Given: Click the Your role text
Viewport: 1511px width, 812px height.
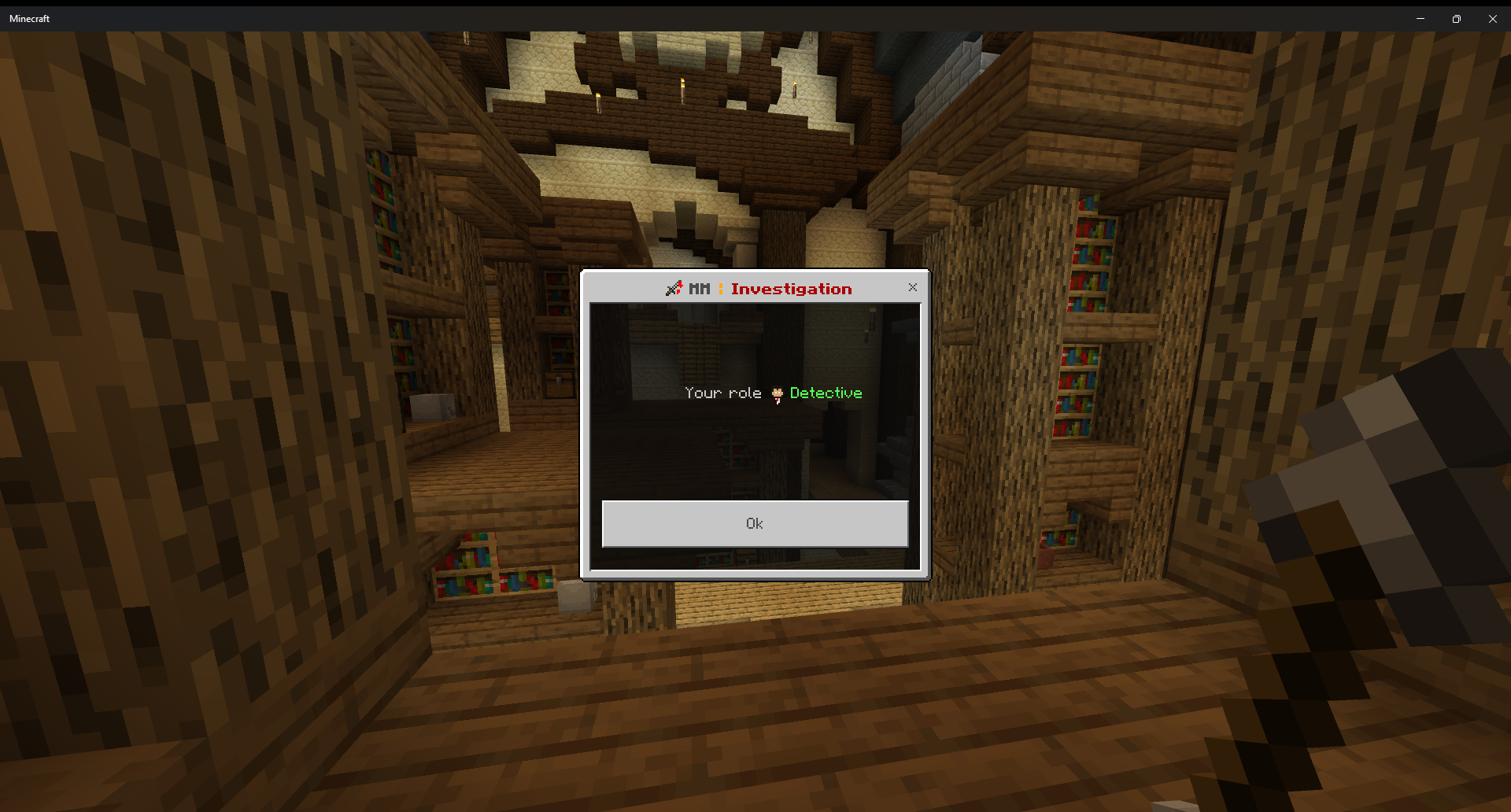Looking at the screenshot, I should pos(722,393).
